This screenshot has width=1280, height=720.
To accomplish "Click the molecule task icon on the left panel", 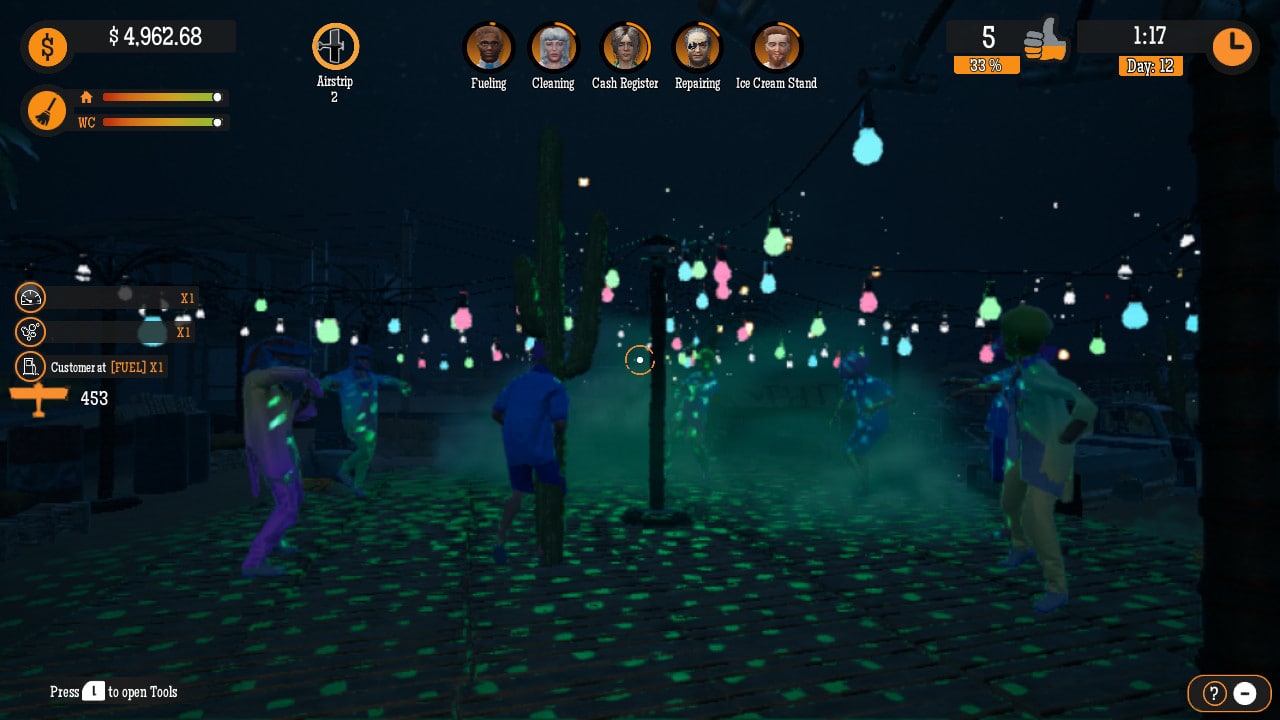I will [31, 331].
